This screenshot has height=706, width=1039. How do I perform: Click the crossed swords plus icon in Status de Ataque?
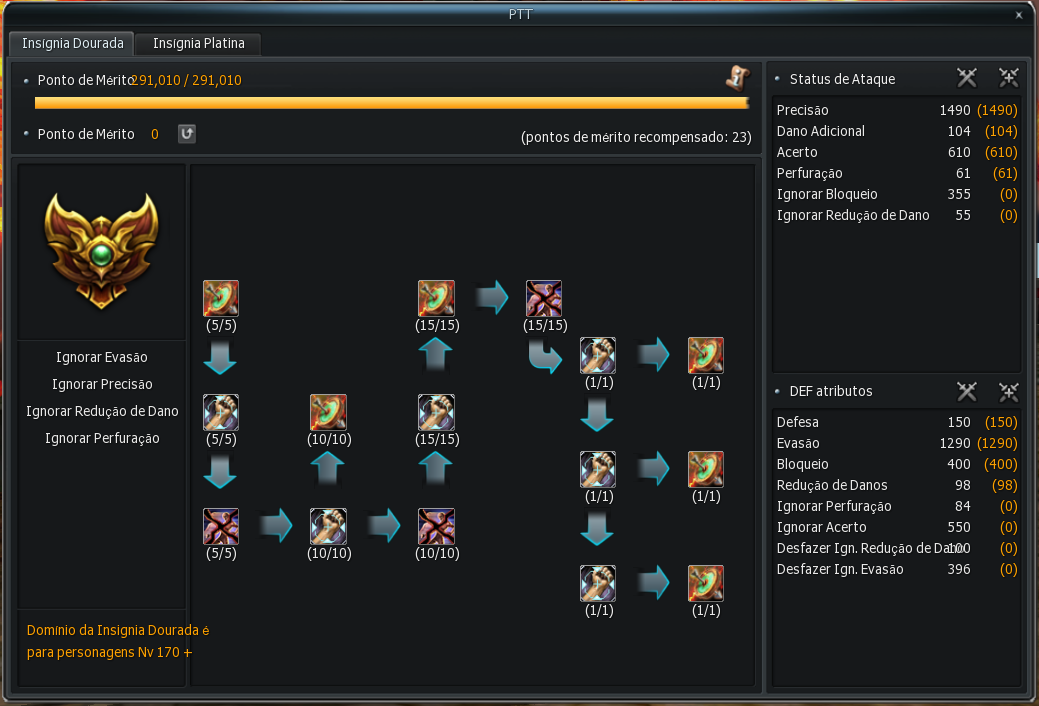[1008, 78]
